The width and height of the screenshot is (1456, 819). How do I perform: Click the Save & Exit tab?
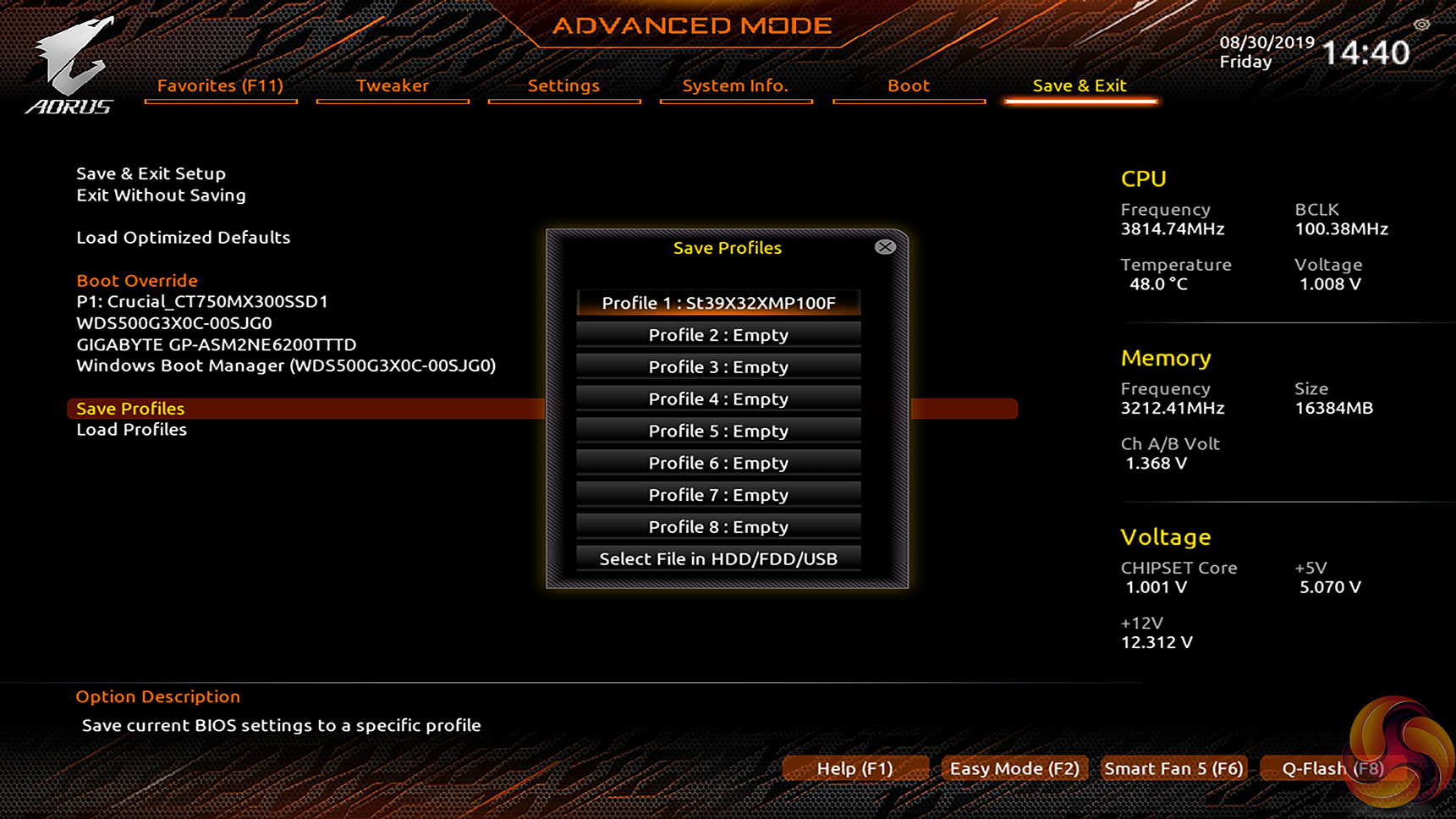click(1080, 85)
